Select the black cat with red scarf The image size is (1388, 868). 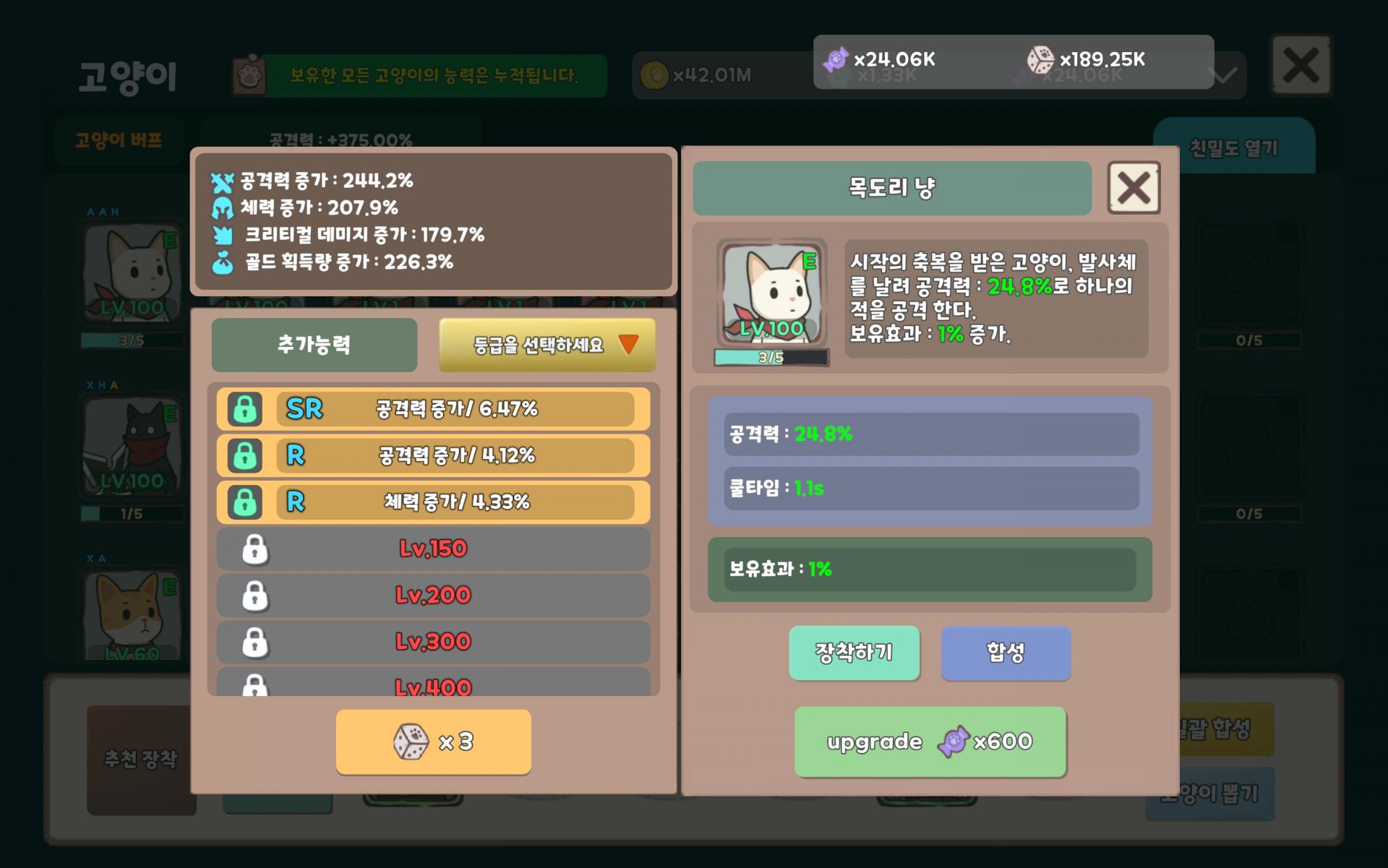(x=132, y=444)
